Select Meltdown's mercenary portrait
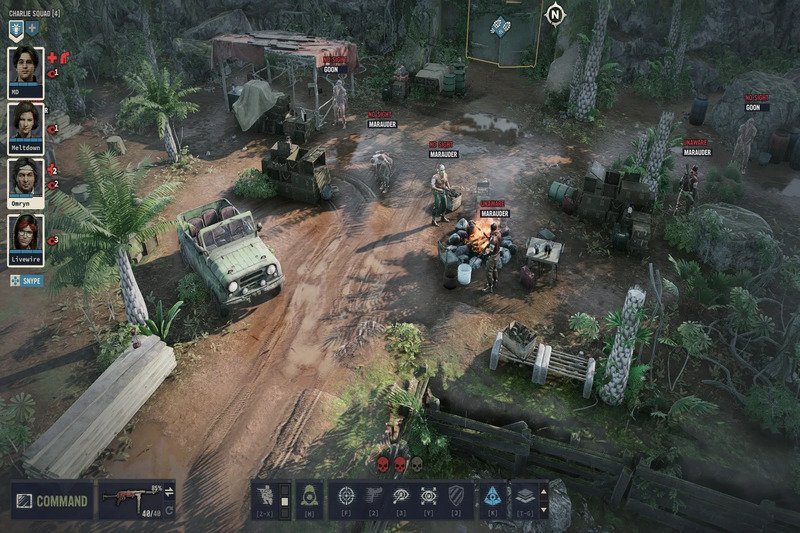800x533 pixels. (x=25, y=124)
